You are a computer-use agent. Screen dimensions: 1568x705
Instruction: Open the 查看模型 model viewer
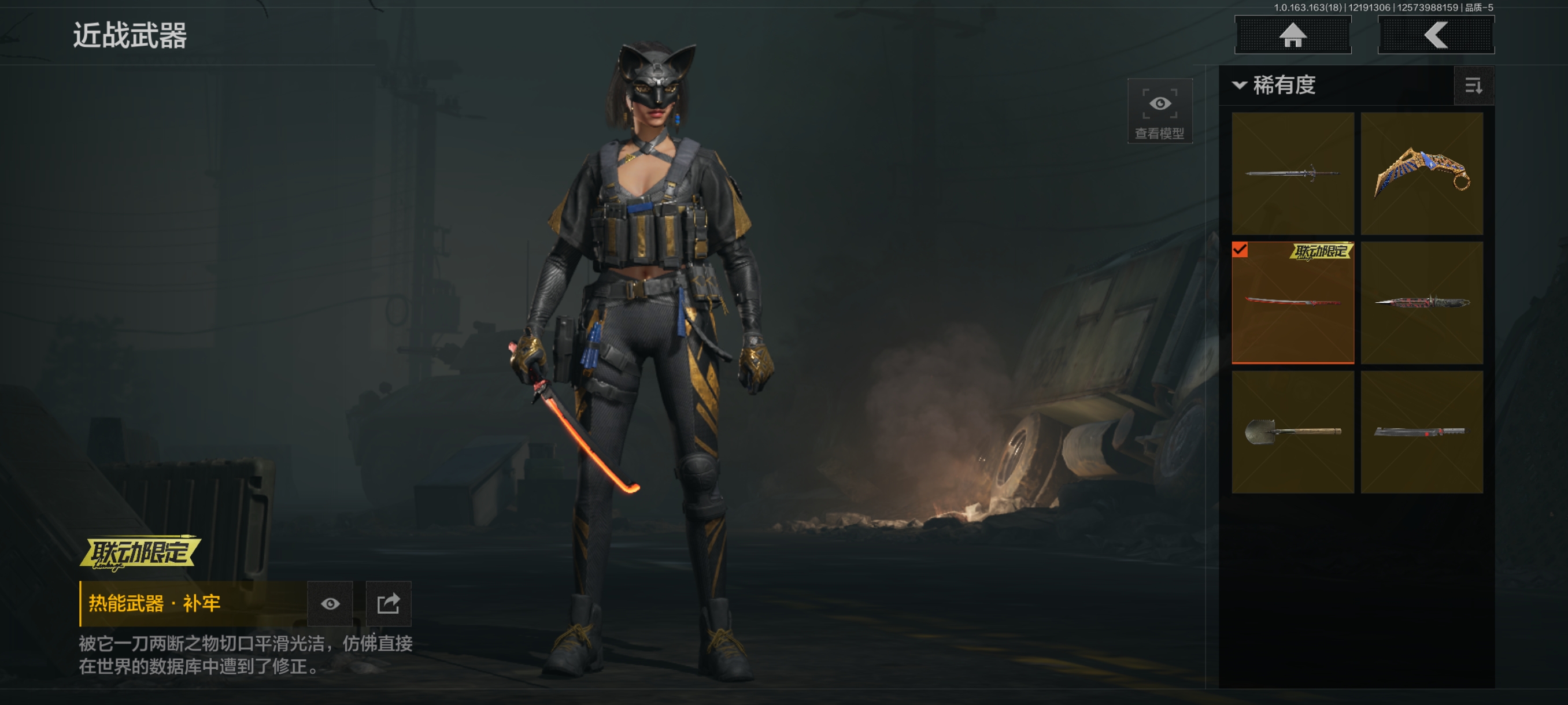pyautogui.click(x=1159, y=111)
